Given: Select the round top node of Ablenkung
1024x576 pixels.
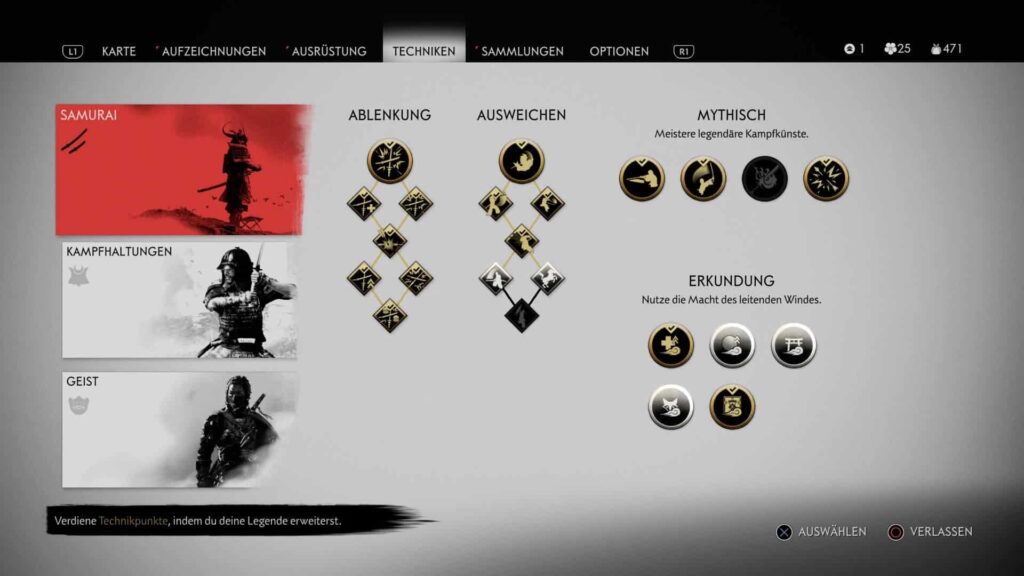Looking at the screenshot, I should (389, 160).
